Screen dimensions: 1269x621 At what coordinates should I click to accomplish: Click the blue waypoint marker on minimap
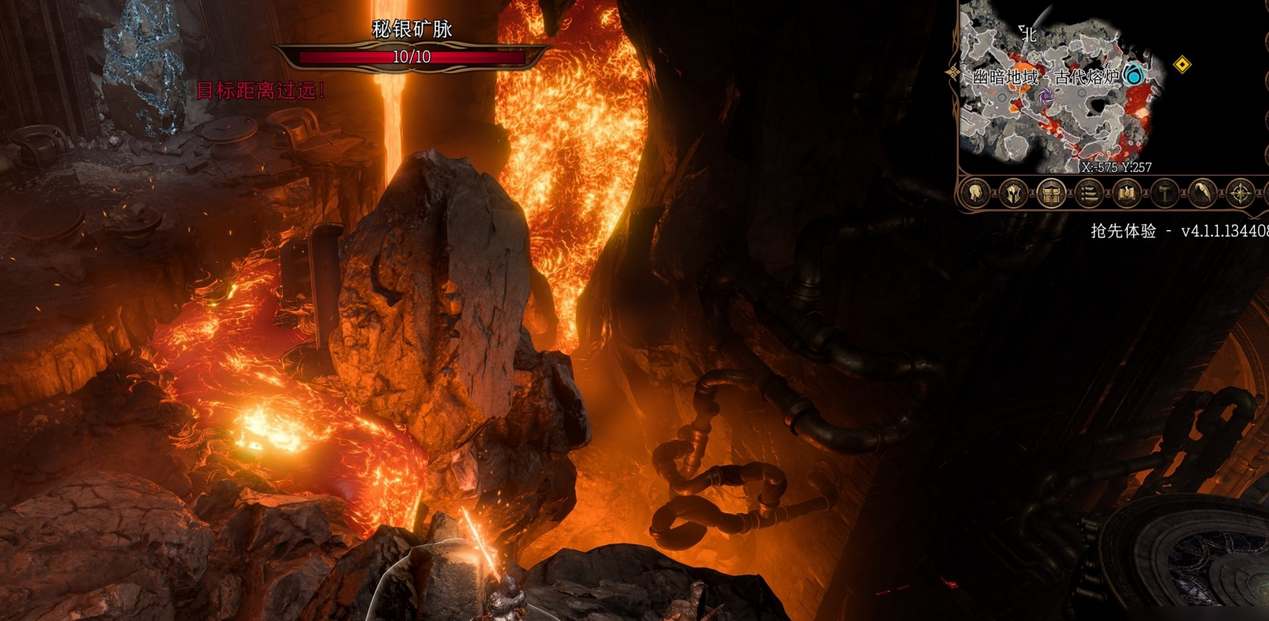coord(1134,75)
